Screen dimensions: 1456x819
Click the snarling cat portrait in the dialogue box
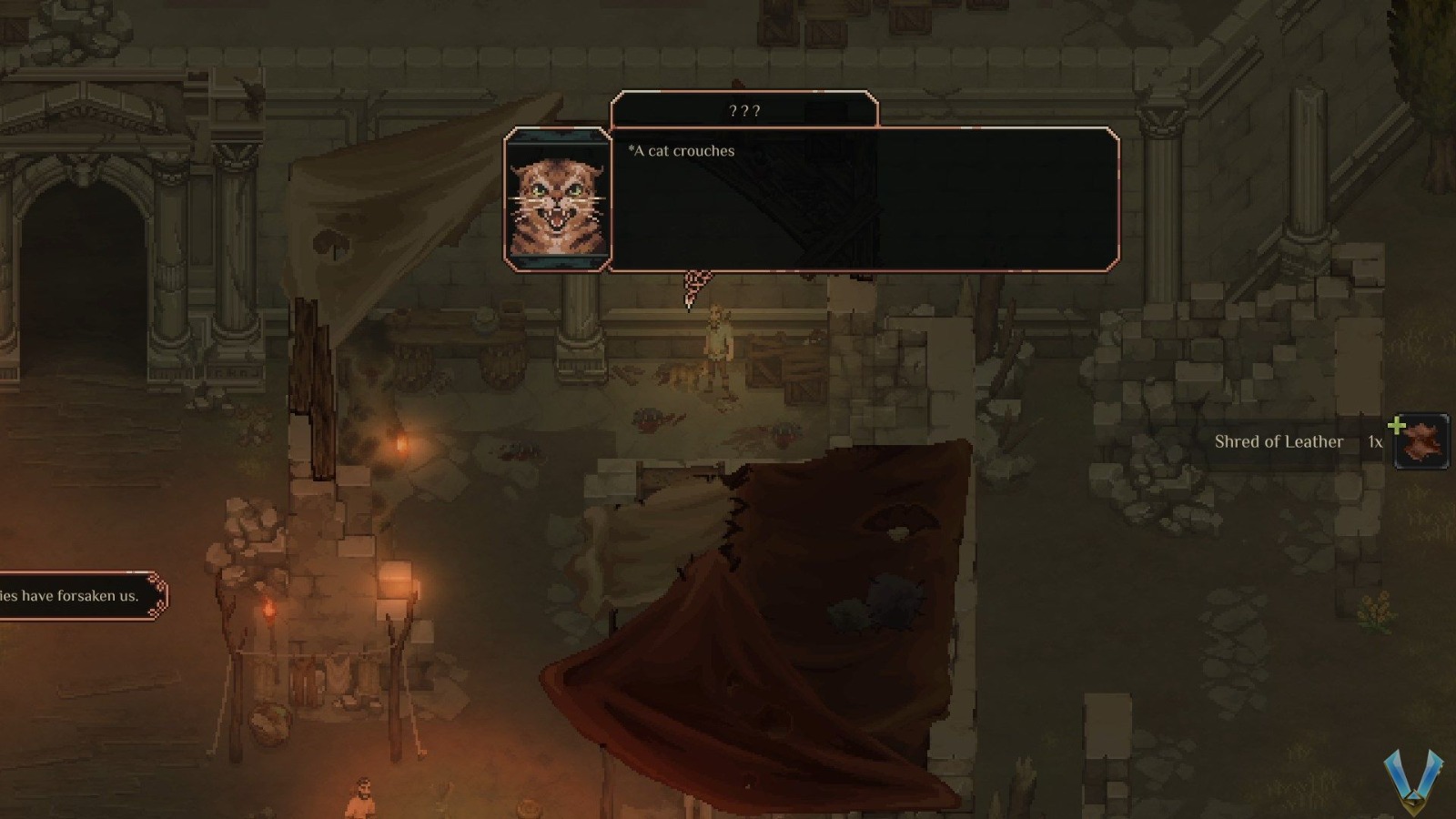pos(558,198)
